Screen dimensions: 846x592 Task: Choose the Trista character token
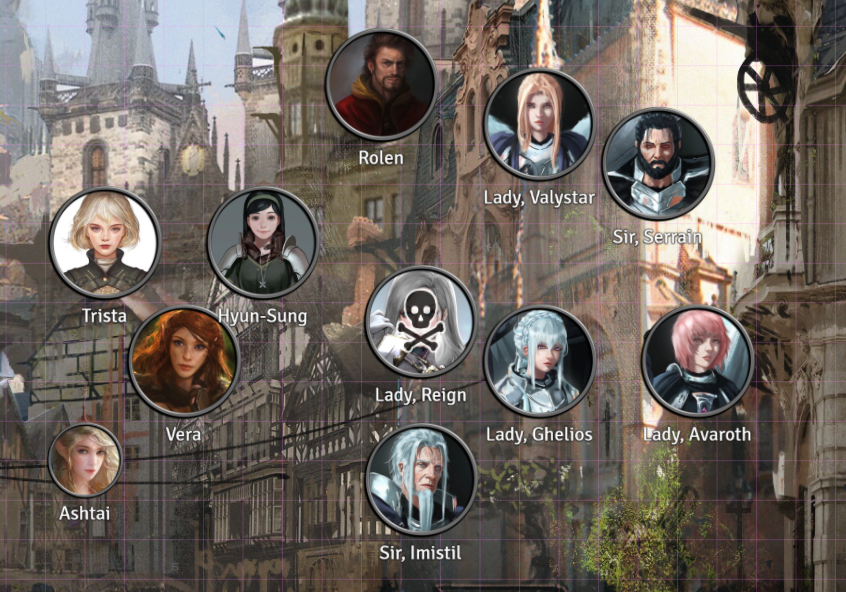[104, 243]
